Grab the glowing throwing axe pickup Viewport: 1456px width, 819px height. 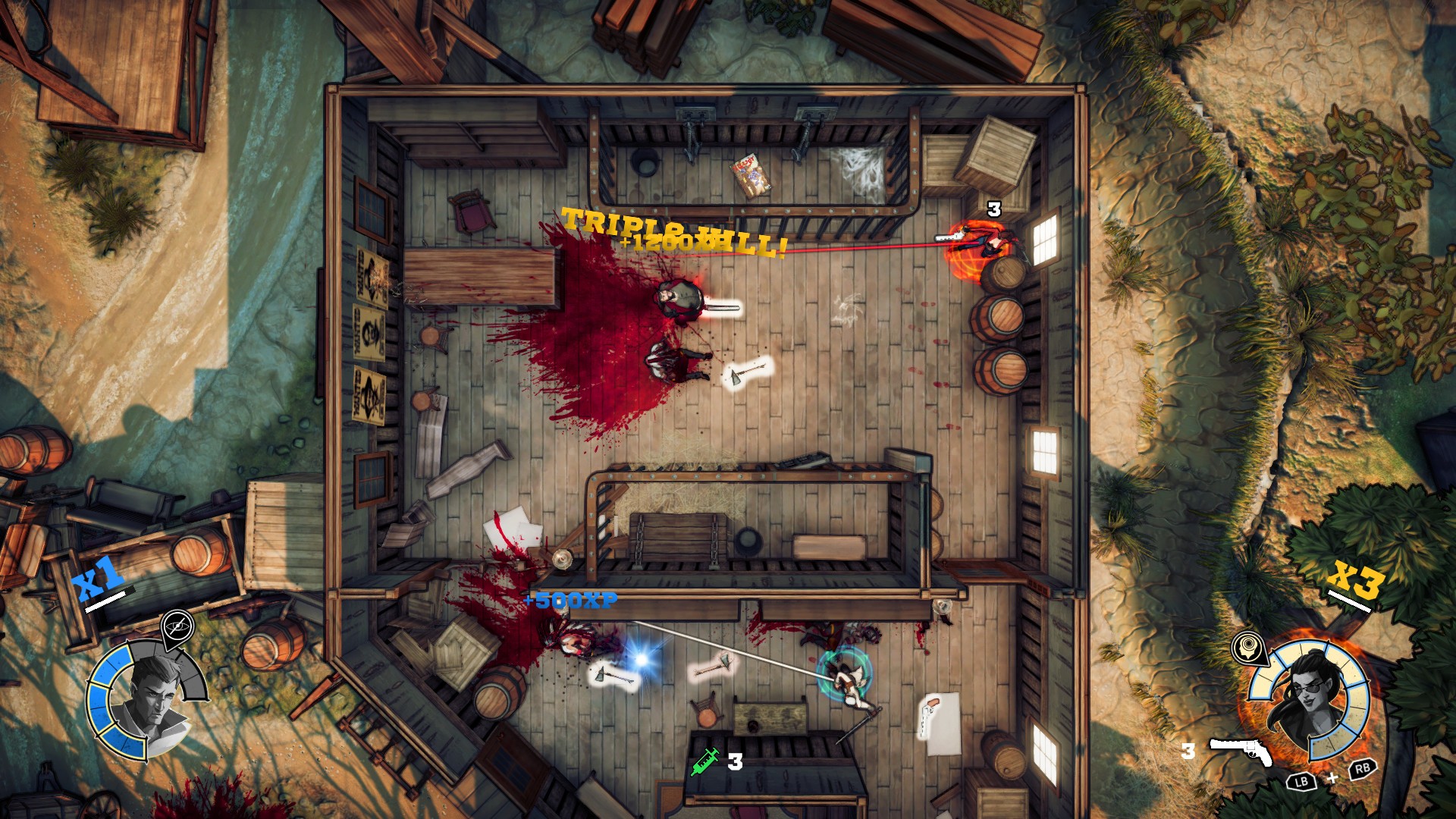(x=751, y=372)
